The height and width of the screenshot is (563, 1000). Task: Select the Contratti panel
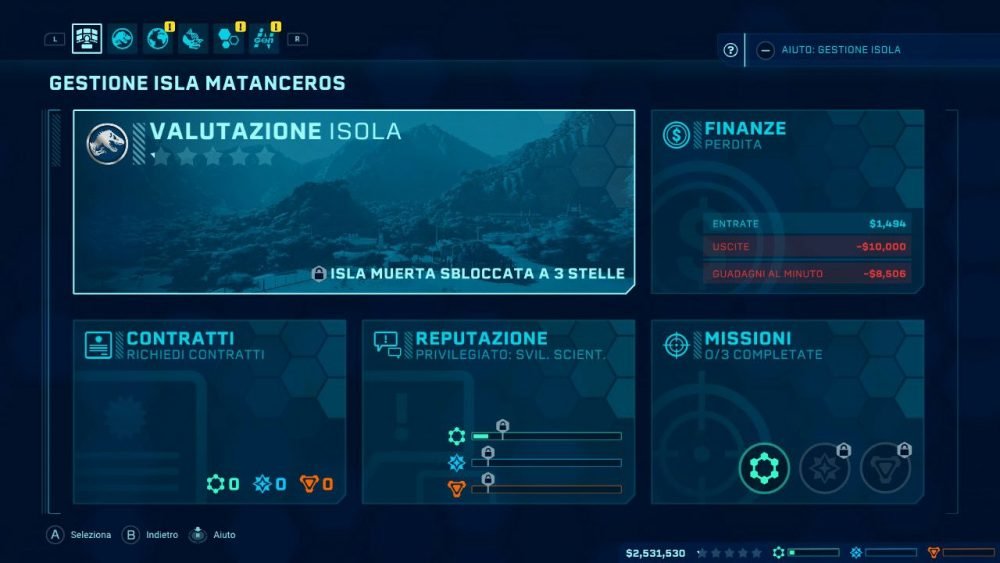[x=209, y=411]
